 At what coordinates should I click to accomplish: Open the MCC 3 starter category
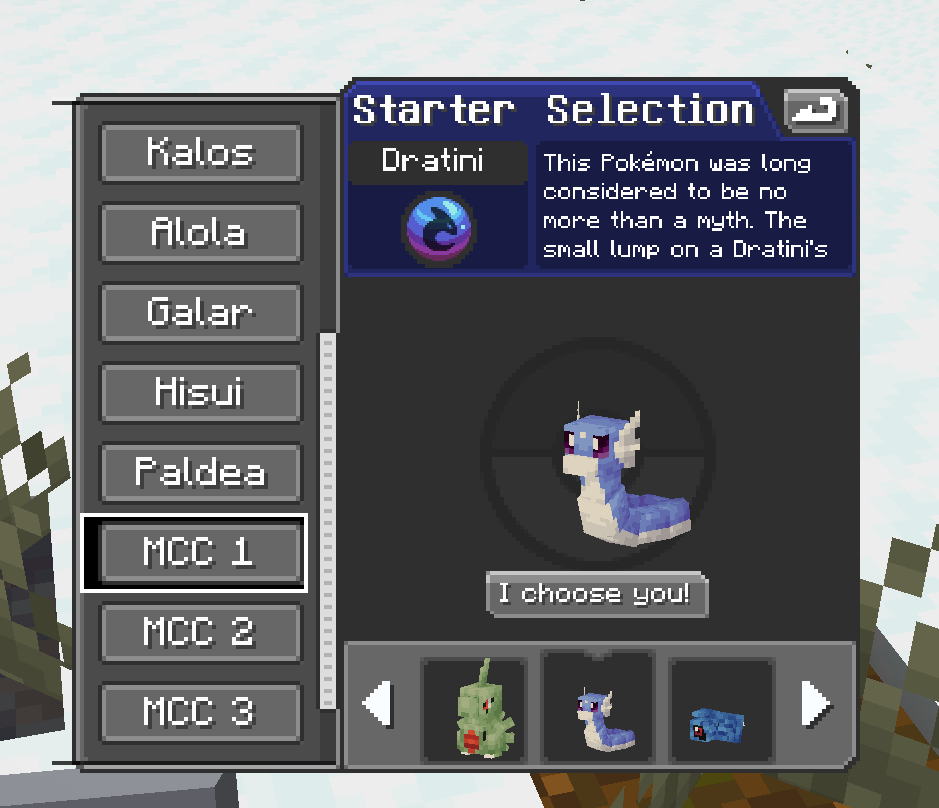(x=201, y=713)
